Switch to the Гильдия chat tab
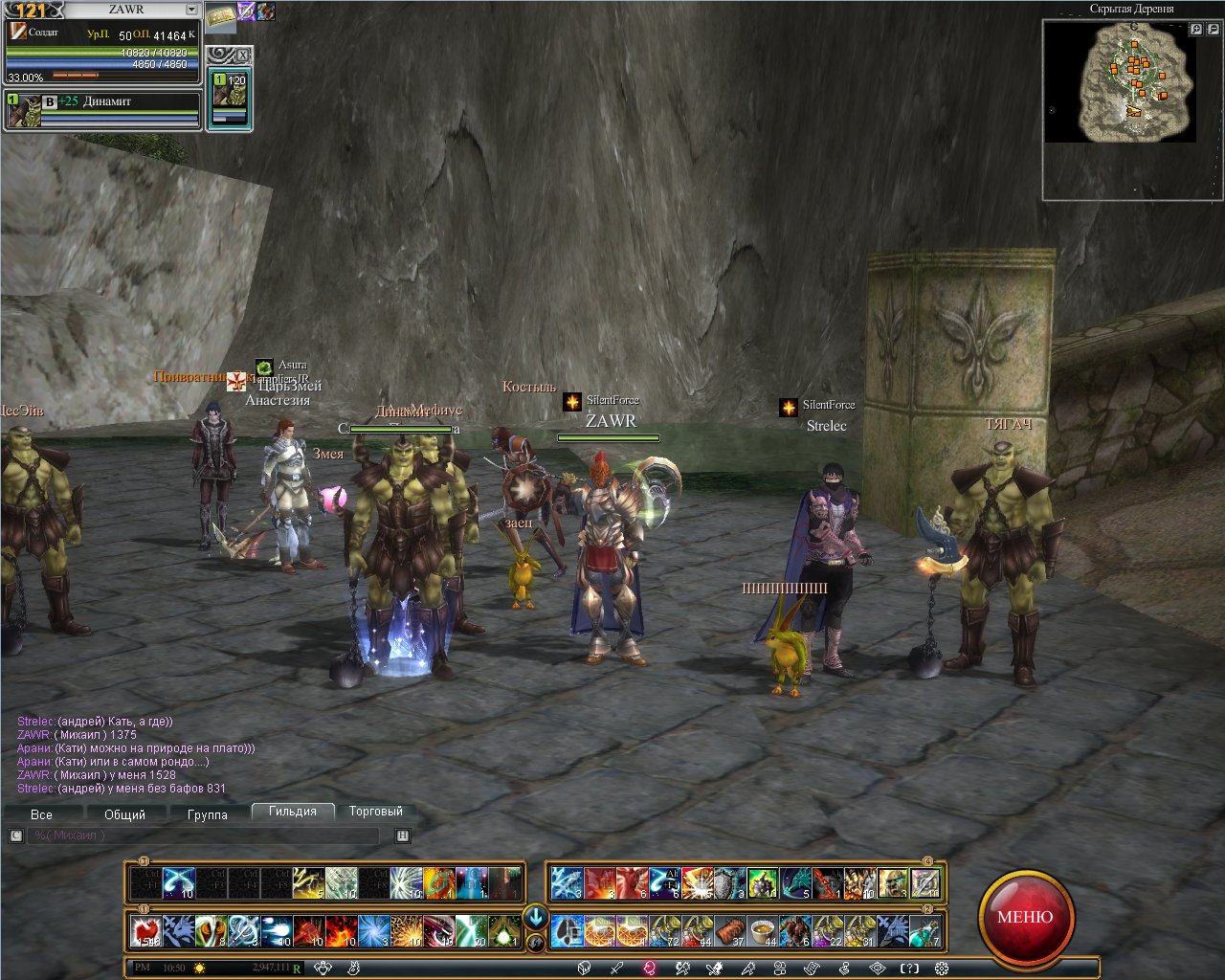This screenshot has width=1225, height=980. click(293, 812)
